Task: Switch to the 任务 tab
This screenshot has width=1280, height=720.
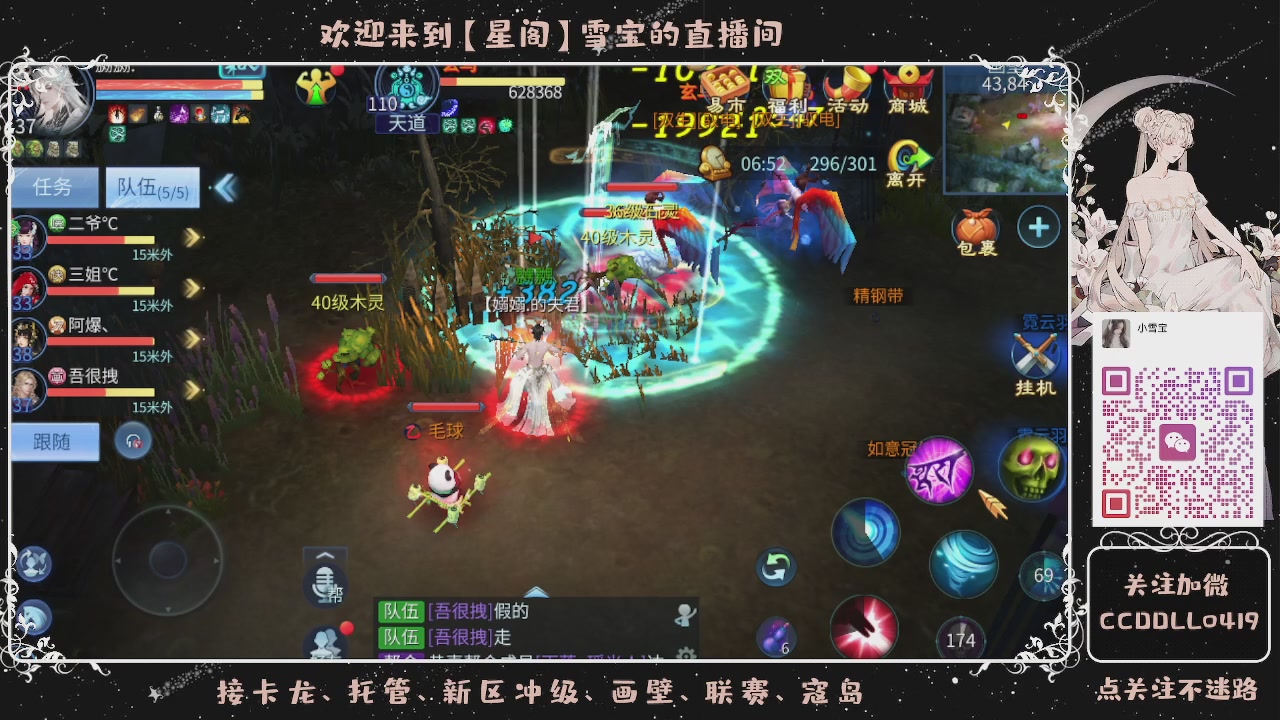Action: click(x=56, y=187)
